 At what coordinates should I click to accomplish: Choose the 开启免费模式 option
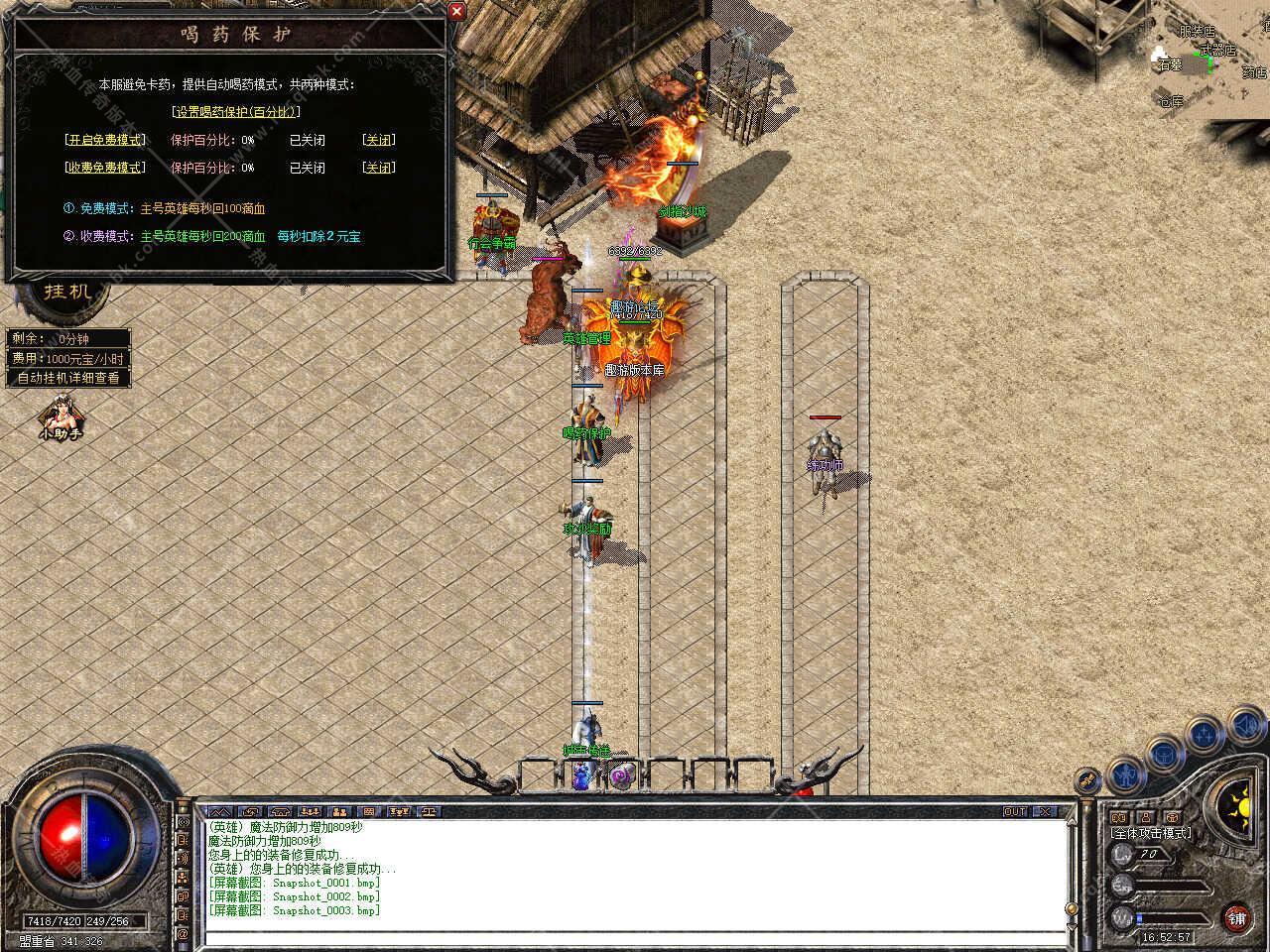click(104, 140)
